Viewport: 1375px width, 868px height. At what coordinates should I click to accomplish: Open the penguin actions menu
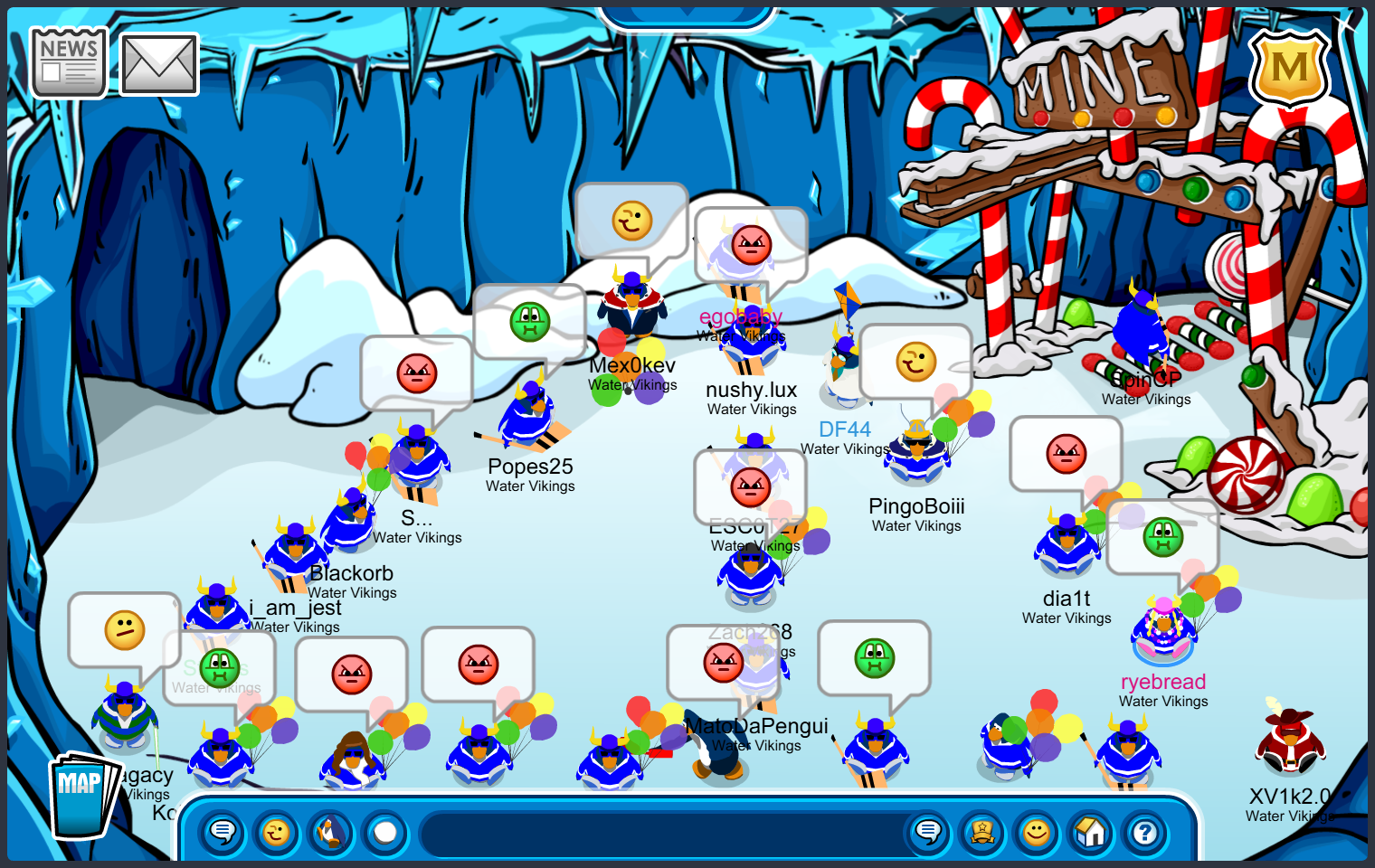(x=331, y=832)
